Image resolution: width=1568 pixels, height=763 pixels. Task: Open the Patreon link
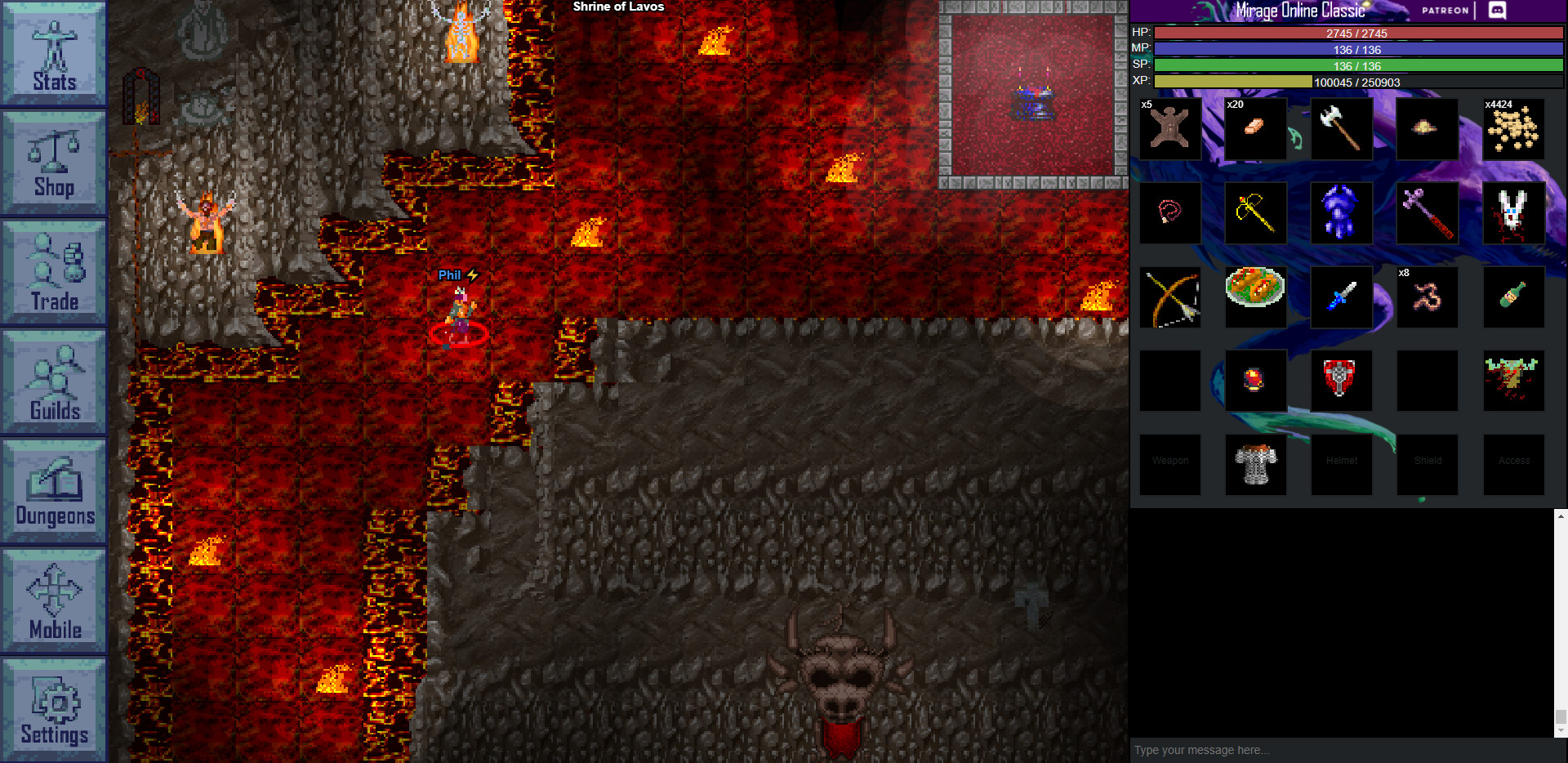pyautogui.click(x=1445, y=11)
